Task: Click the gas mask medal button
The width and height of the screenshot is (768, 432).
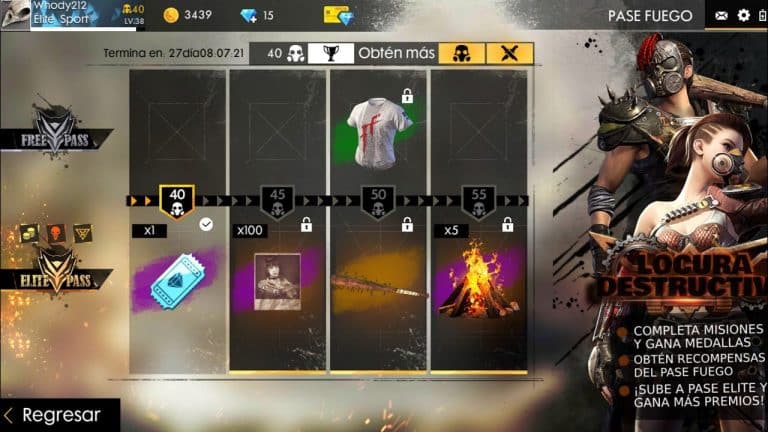Action: pyautogui.click(x=462, y=54)
